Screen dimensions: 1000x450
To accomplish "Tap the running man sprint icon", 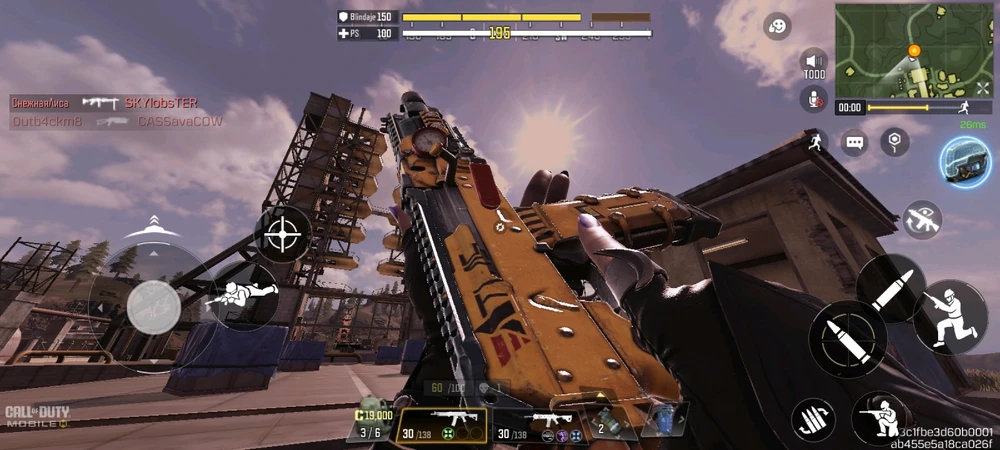I will [814, 141].
